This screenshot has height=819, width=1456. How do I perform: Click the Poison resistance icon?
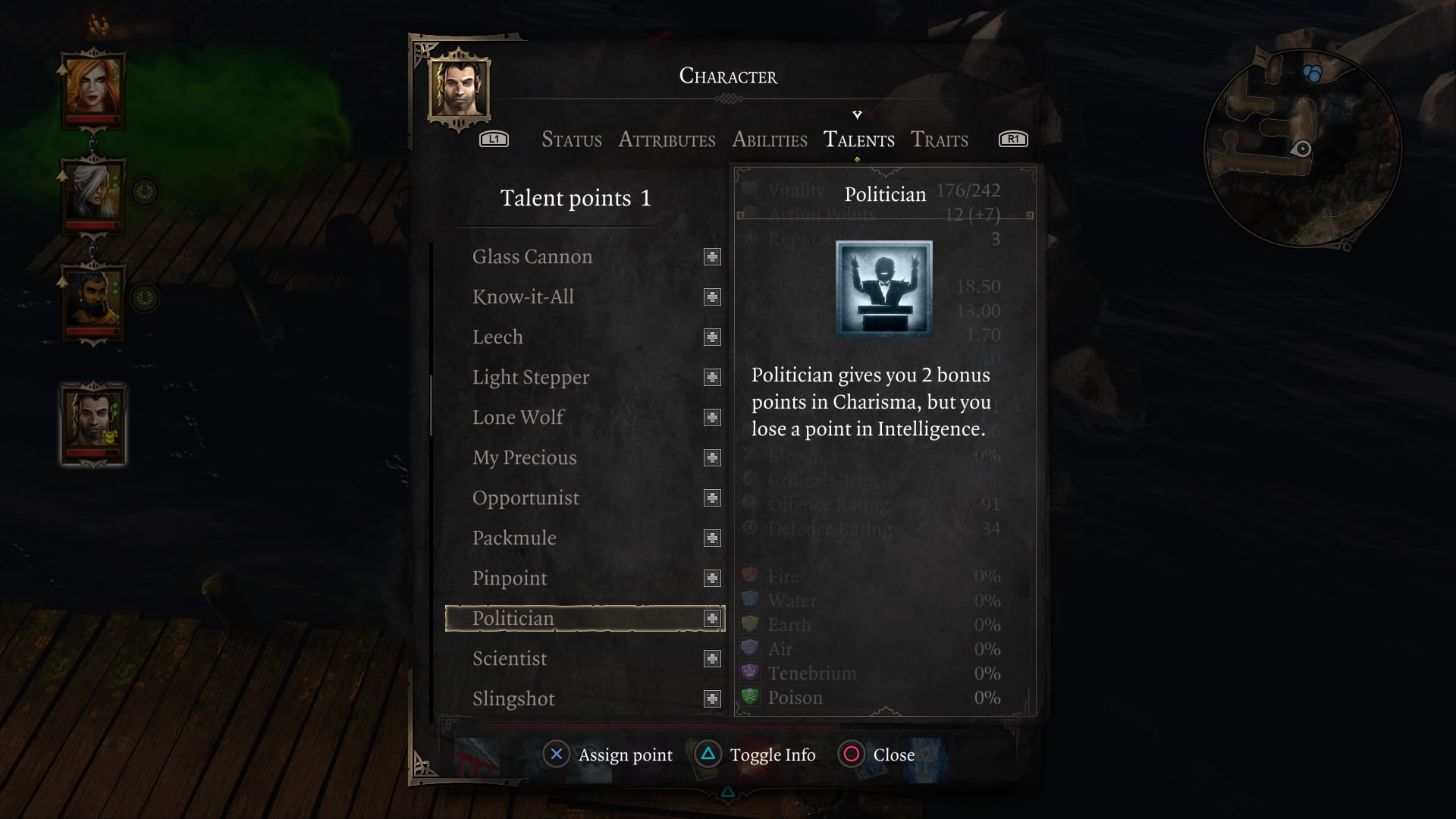tap(752, 697)
